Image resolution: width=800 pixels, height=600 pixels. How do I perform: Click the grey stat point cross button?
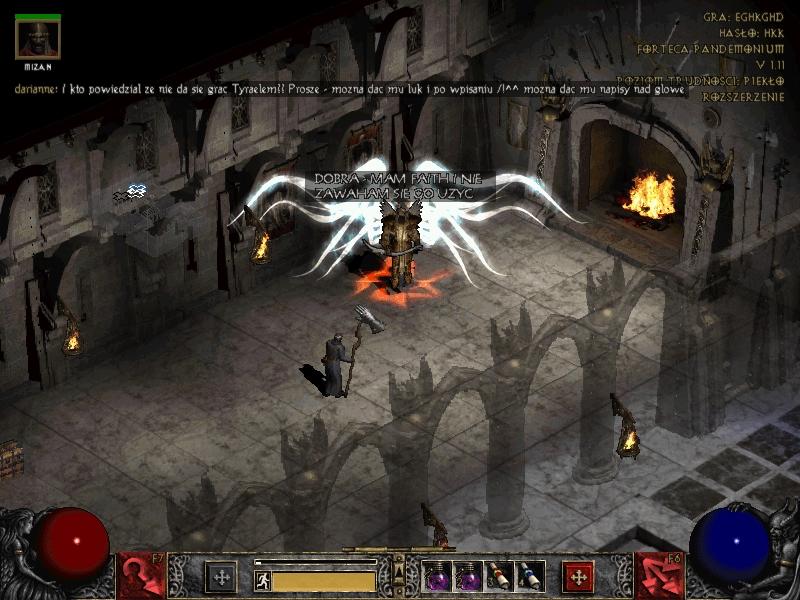click(x=221, y=576)
